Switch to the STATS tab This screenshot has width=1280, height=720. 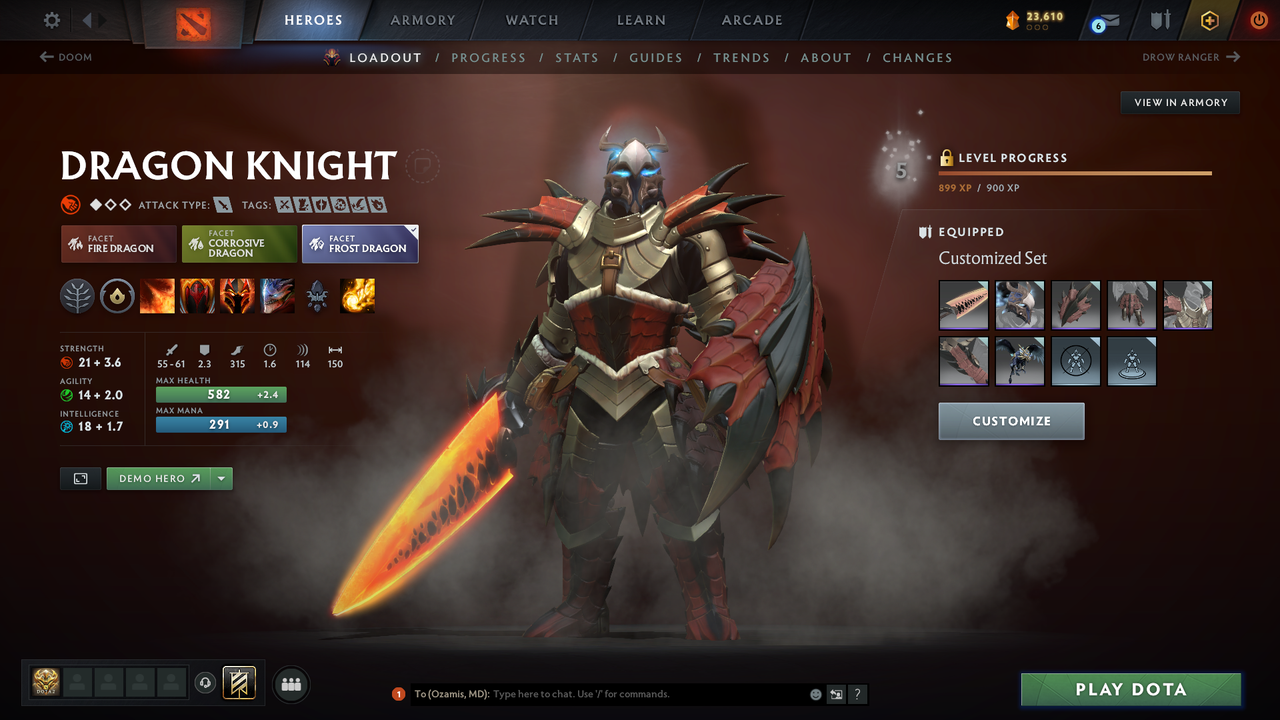[577, 57]
